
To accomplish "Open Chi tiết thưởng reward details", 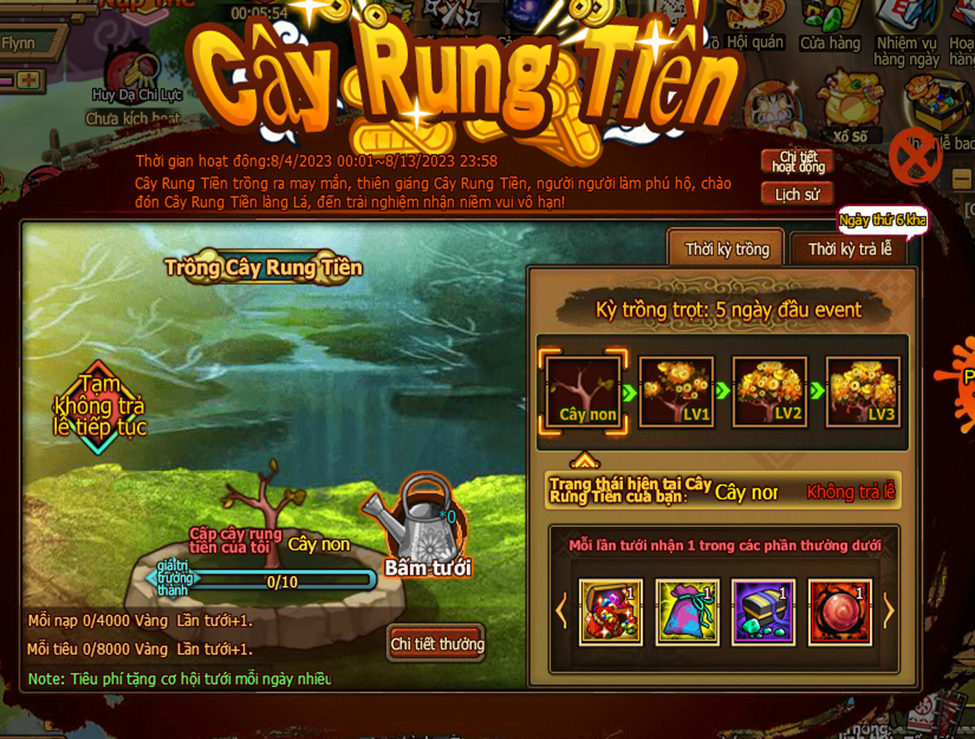I will point(437,643).
